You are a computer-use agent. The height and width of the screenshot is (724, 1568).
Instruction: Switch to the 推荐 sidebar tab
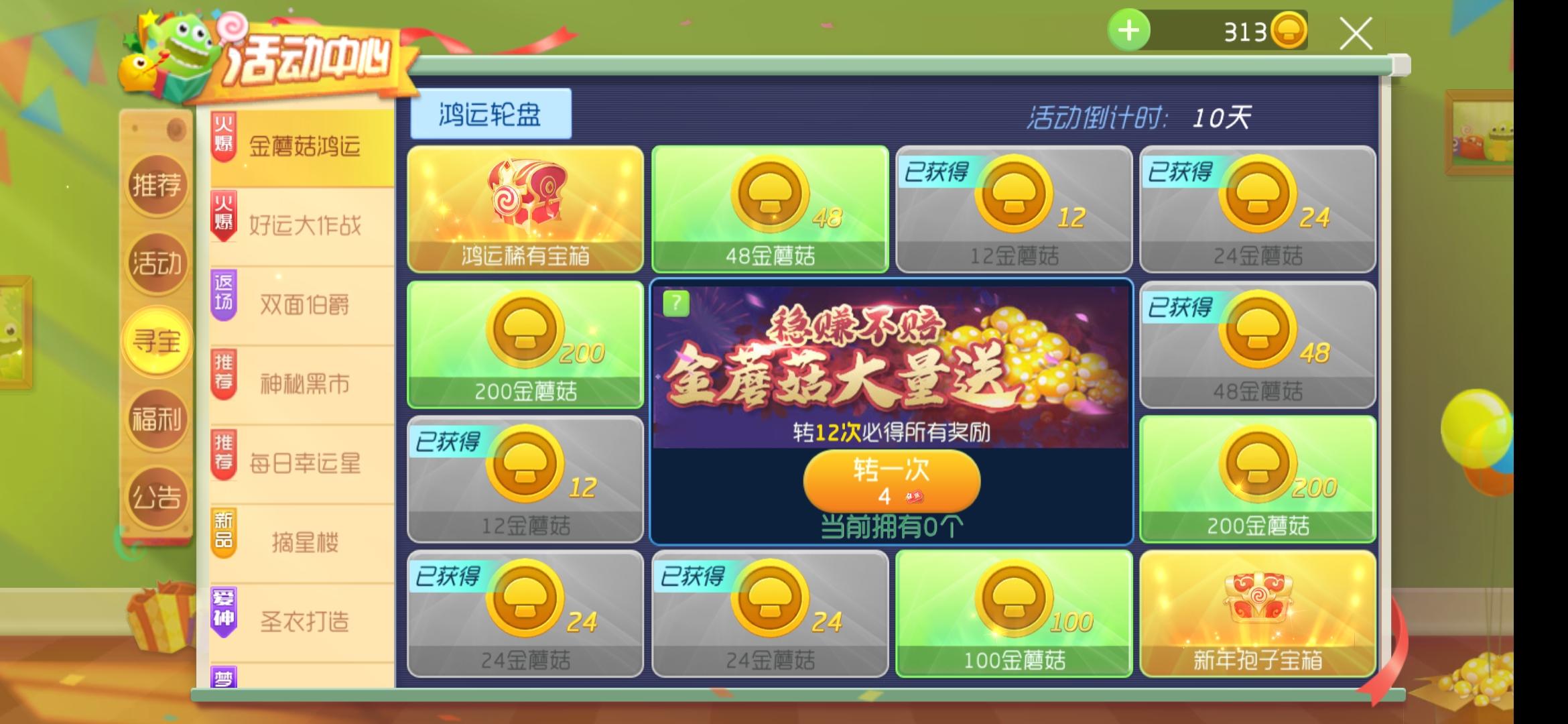pos(157,186)
